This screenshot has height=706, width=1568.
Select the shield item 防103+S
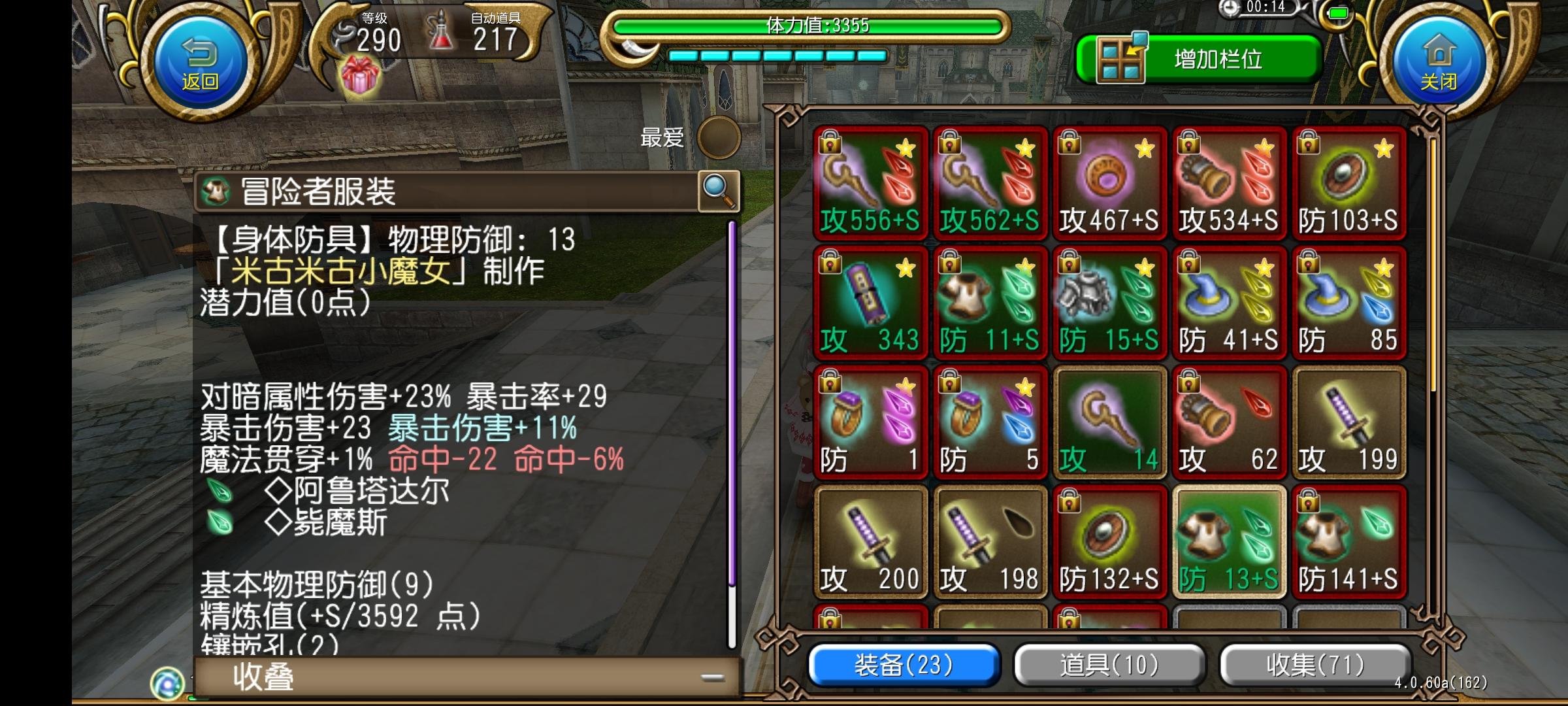tap(1348, 183)
